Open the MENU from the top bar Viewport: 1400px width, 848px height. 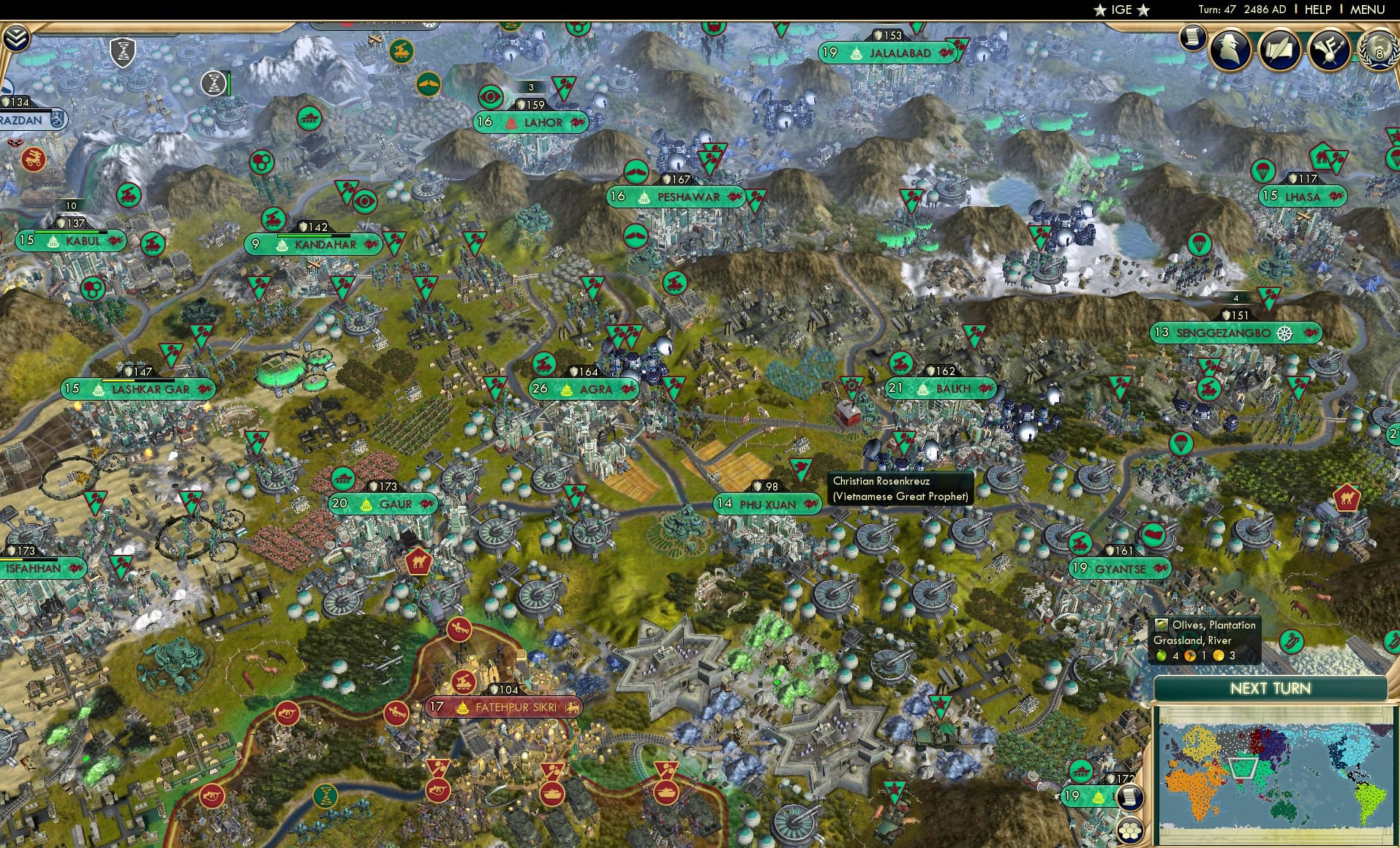[1371, 10]
